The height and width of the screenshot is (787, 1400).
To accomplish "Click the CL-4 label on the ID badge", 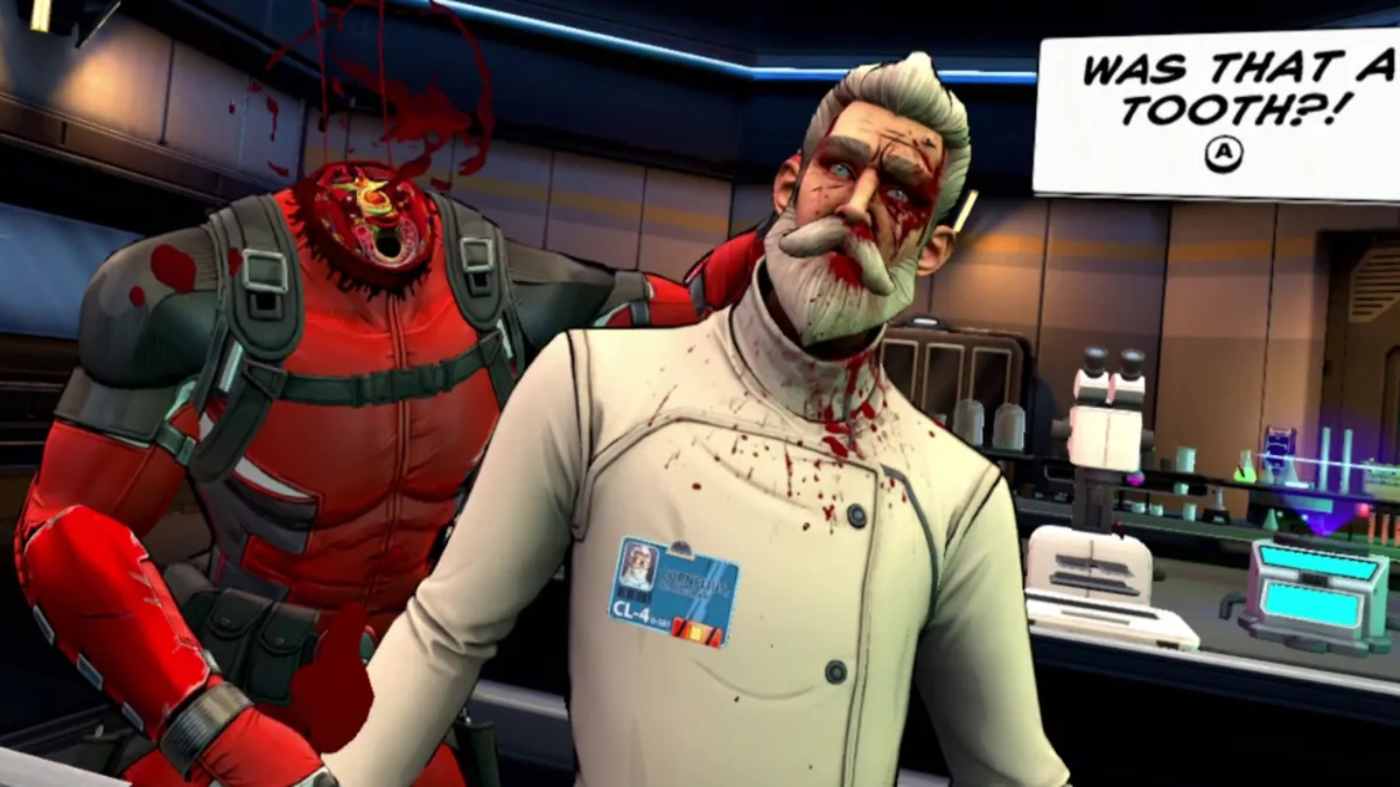I will (630, 610).
